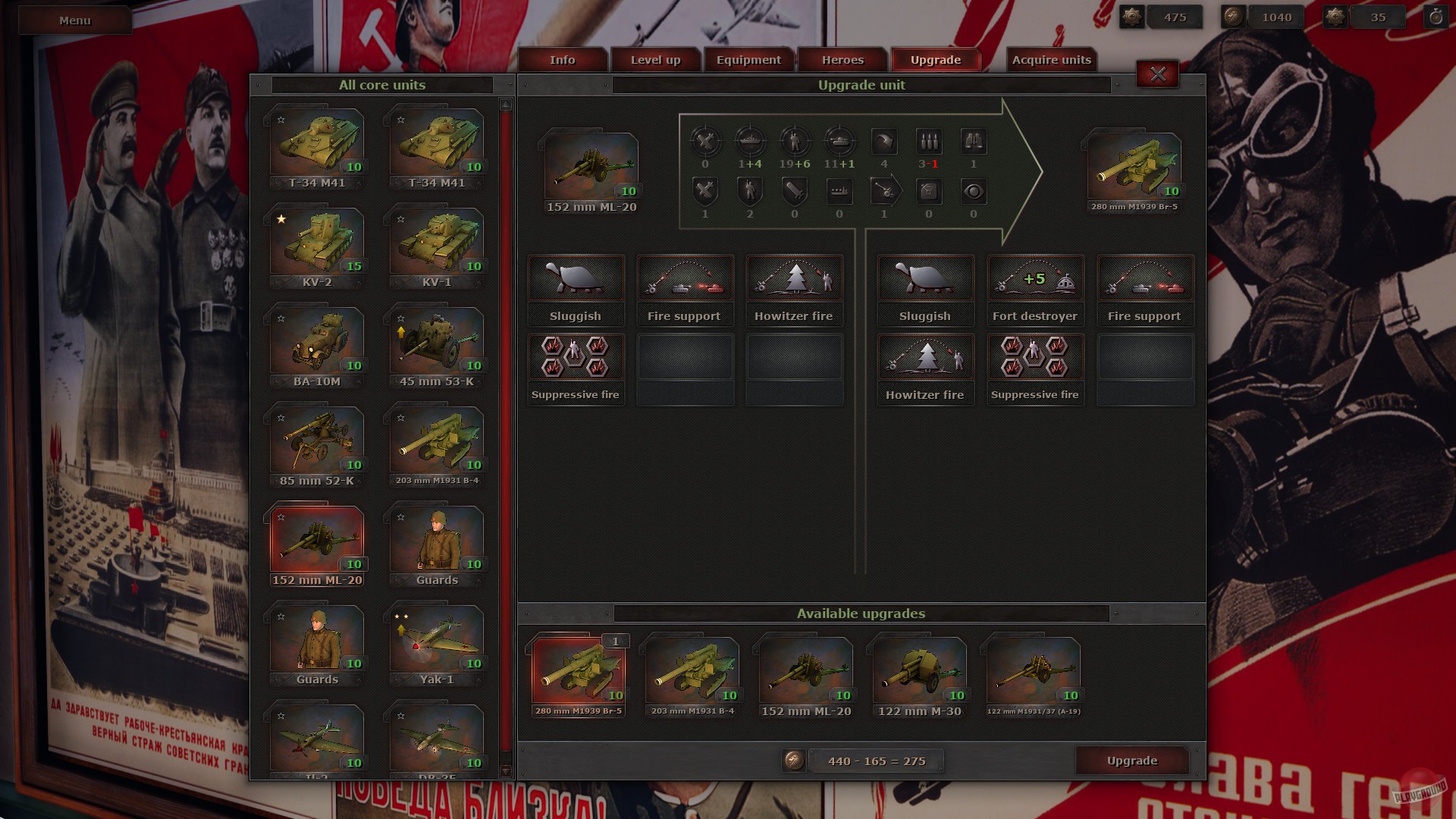Select the 122 mm M-30 upgrade option
The height and width of the screenshot is (819, 1456).
click(919, 671)
